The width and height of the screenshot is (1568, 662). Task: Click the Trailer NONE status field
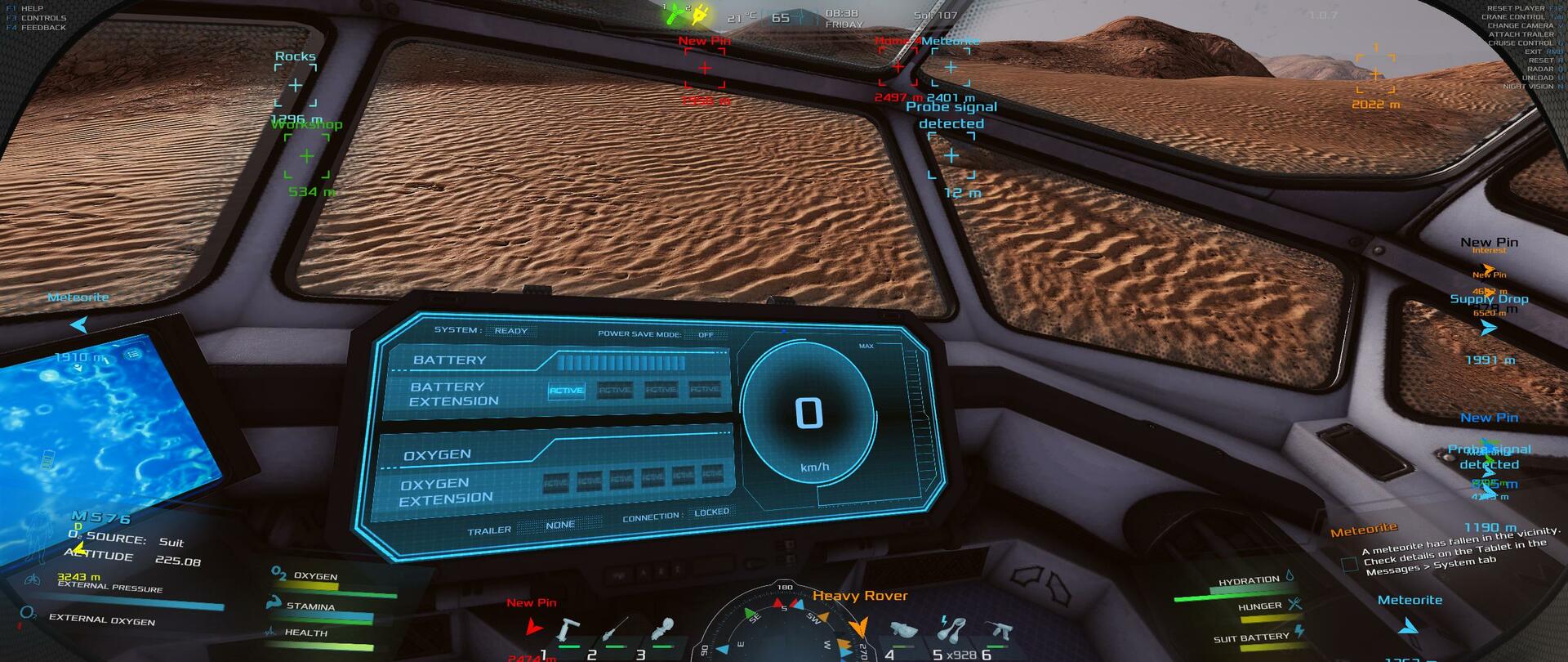[x=560, y=526]
